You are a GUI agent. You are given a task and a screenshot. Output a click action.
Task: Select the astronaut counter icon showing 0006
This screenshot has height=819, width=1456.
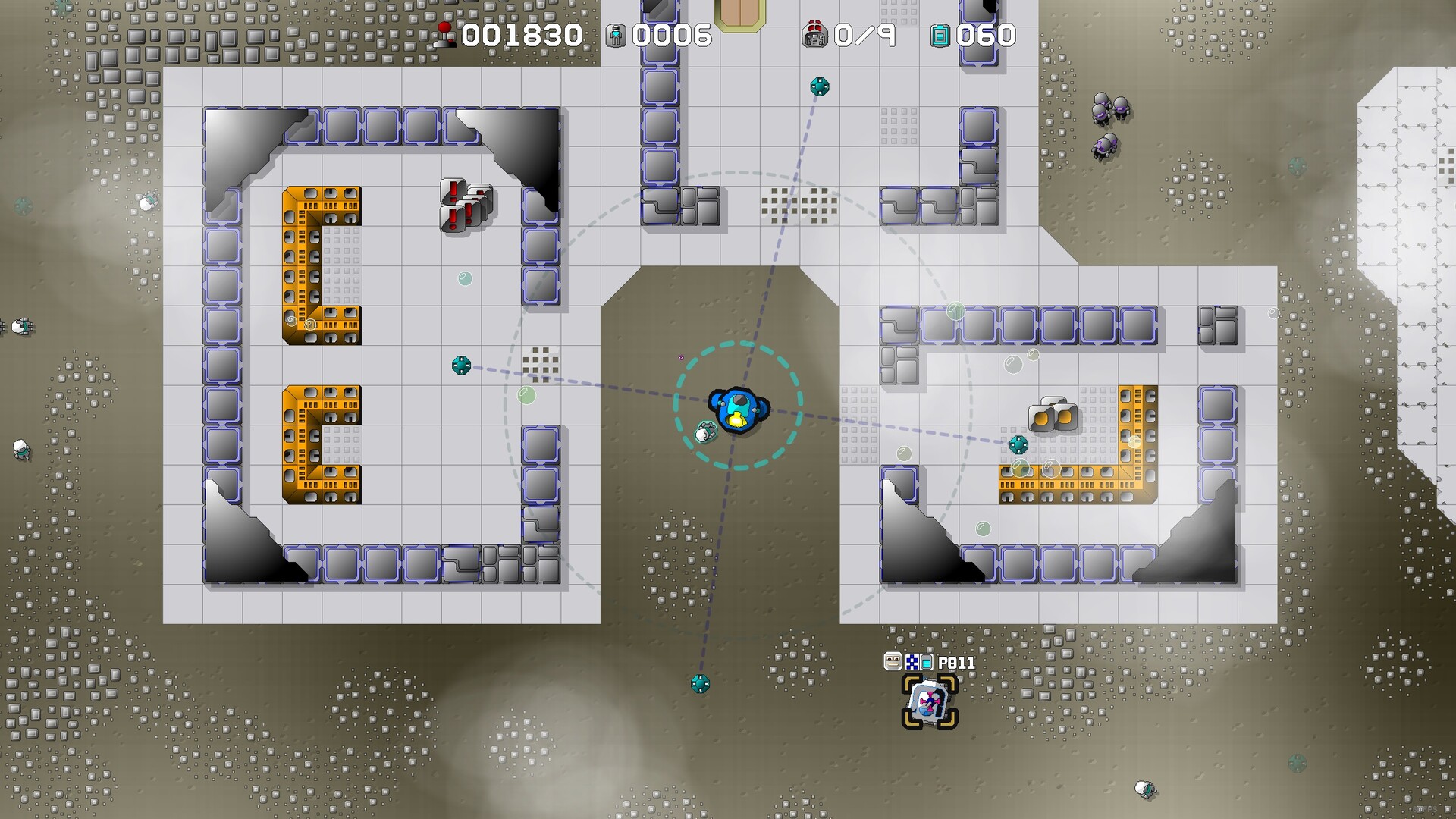click(617, 33)
